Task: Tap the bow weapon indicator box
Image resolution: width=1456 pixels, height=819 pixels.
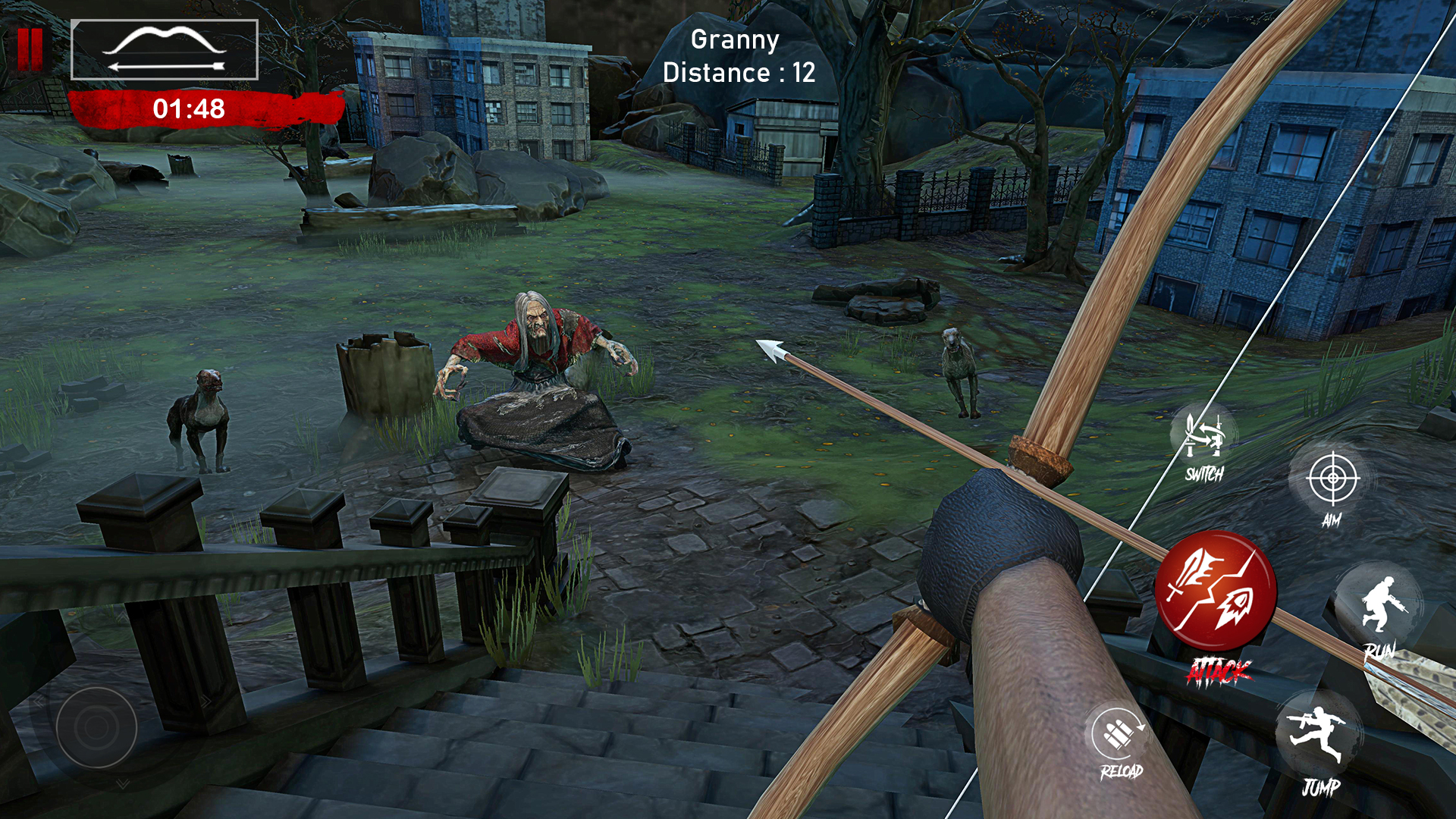Action: point(165,50)
